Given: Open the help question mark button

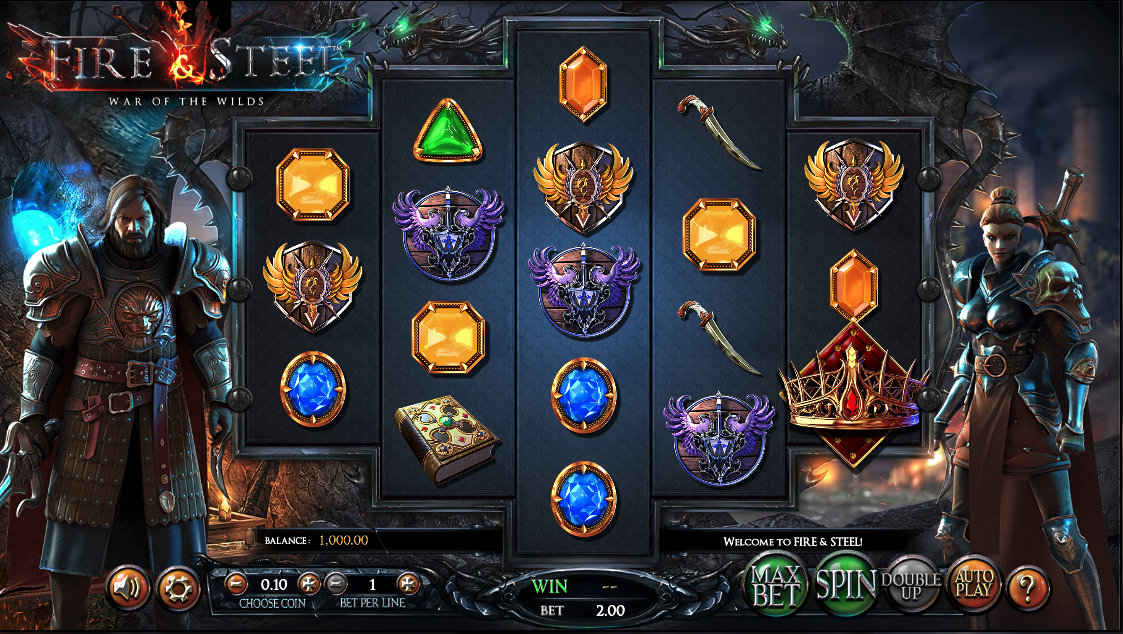Looking at the screenshot, I should (1028, 586).
